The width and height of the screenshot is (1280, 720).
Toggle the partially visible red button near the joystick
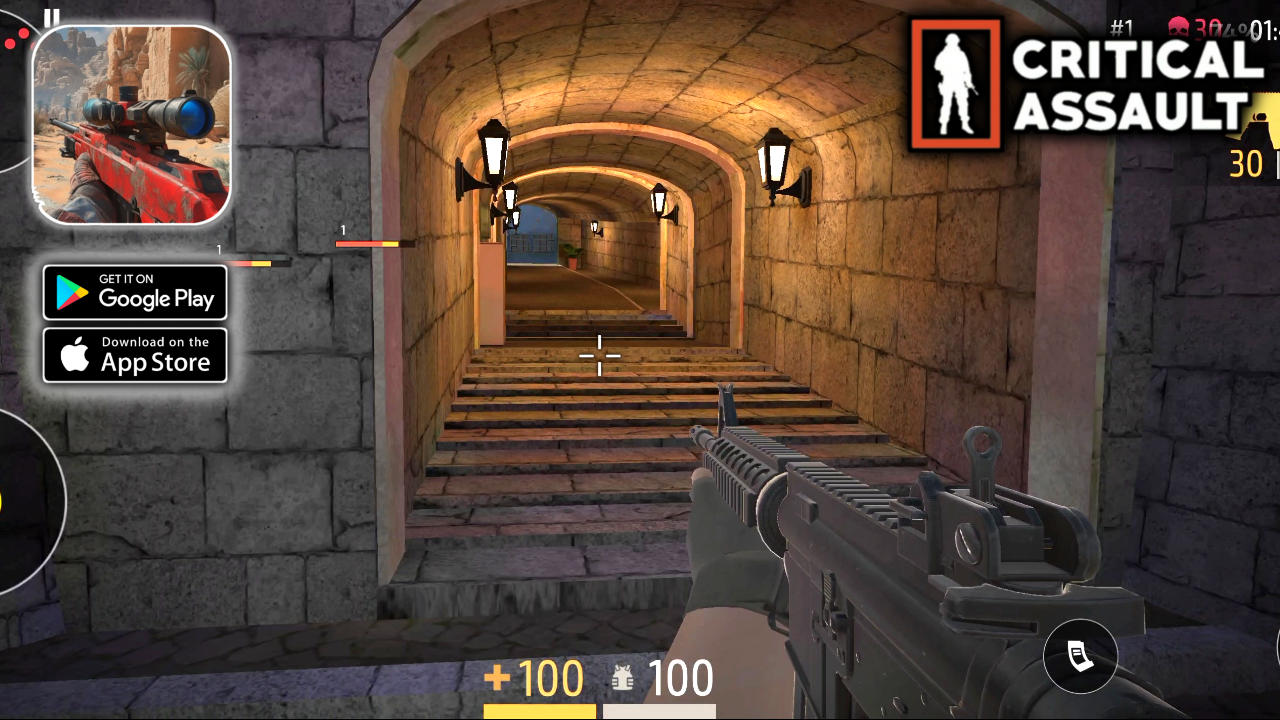[33, 45]
